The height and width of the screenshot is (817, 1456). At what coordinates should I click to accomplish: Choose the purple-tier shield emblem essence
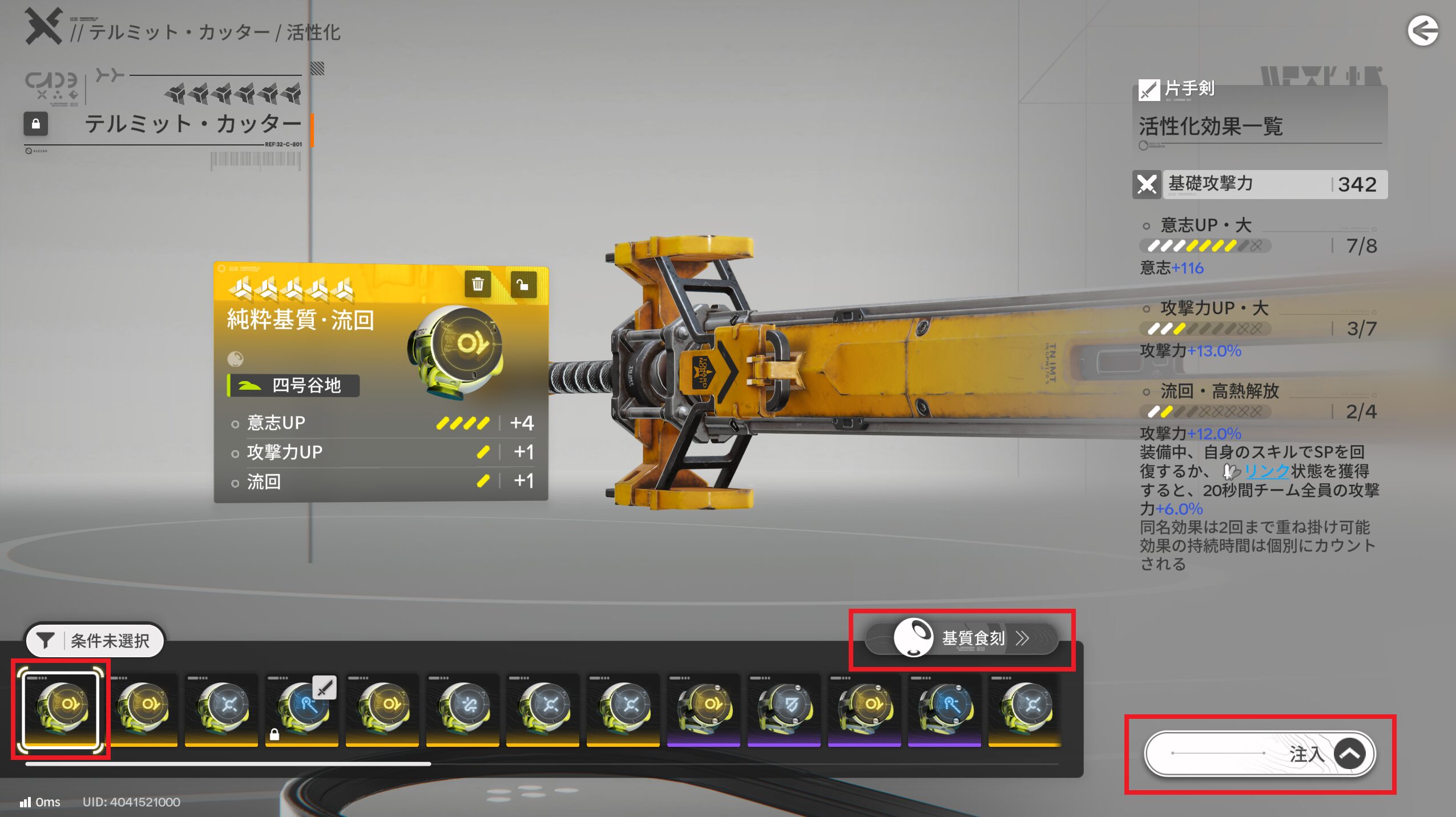(x=784, y=709)
